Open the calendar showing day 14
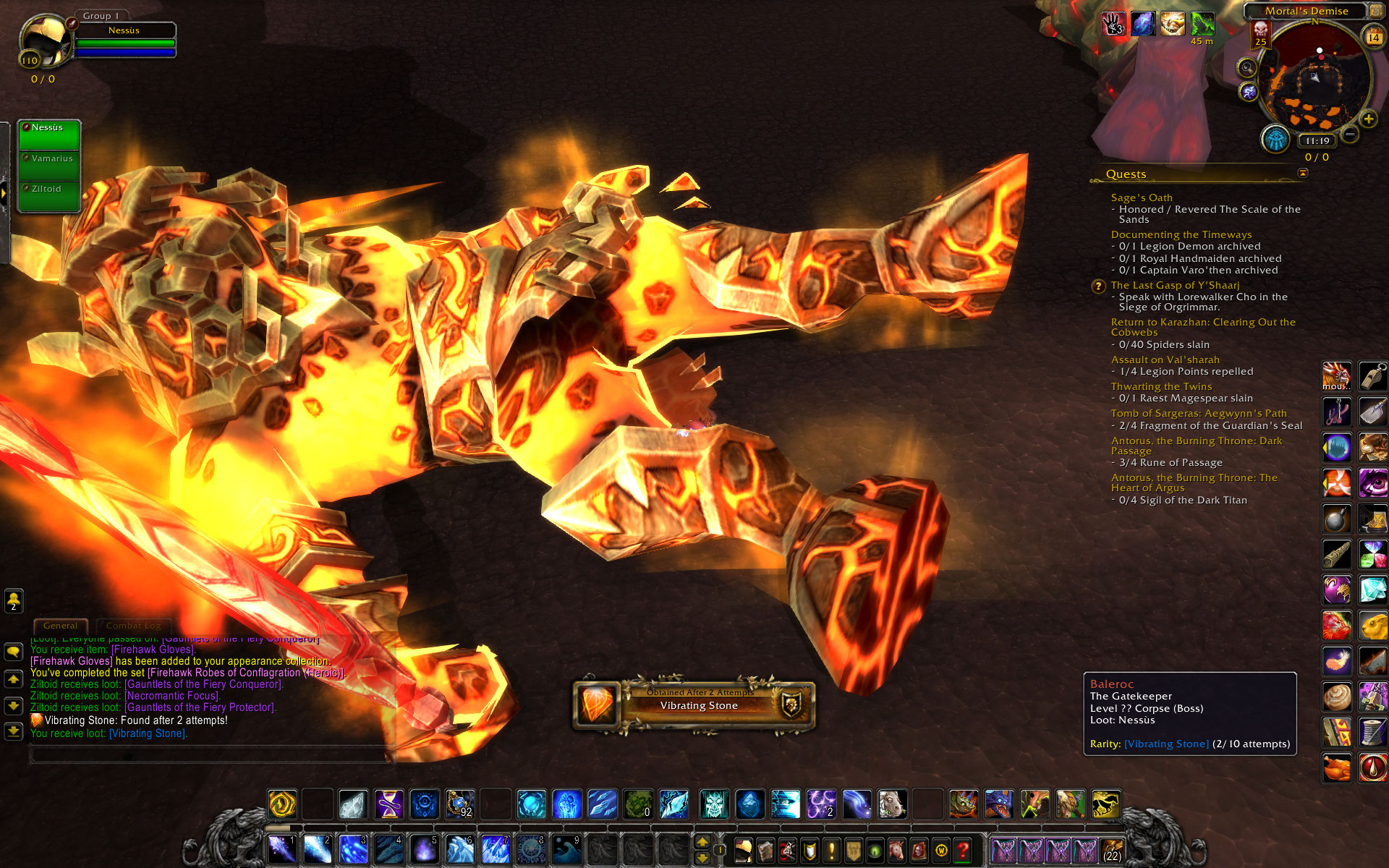 point(1373,37)
